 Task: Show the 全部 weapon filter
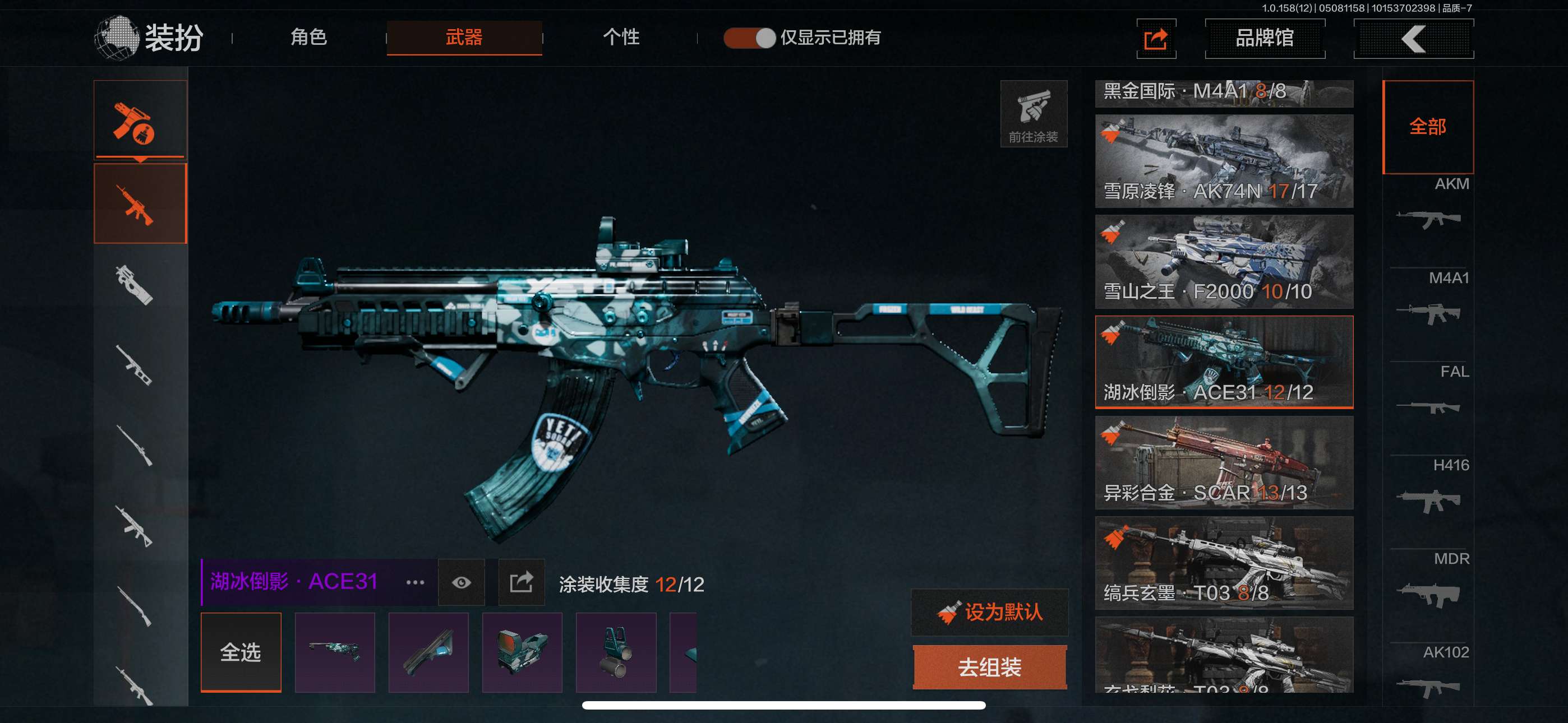click(1427, 127)
